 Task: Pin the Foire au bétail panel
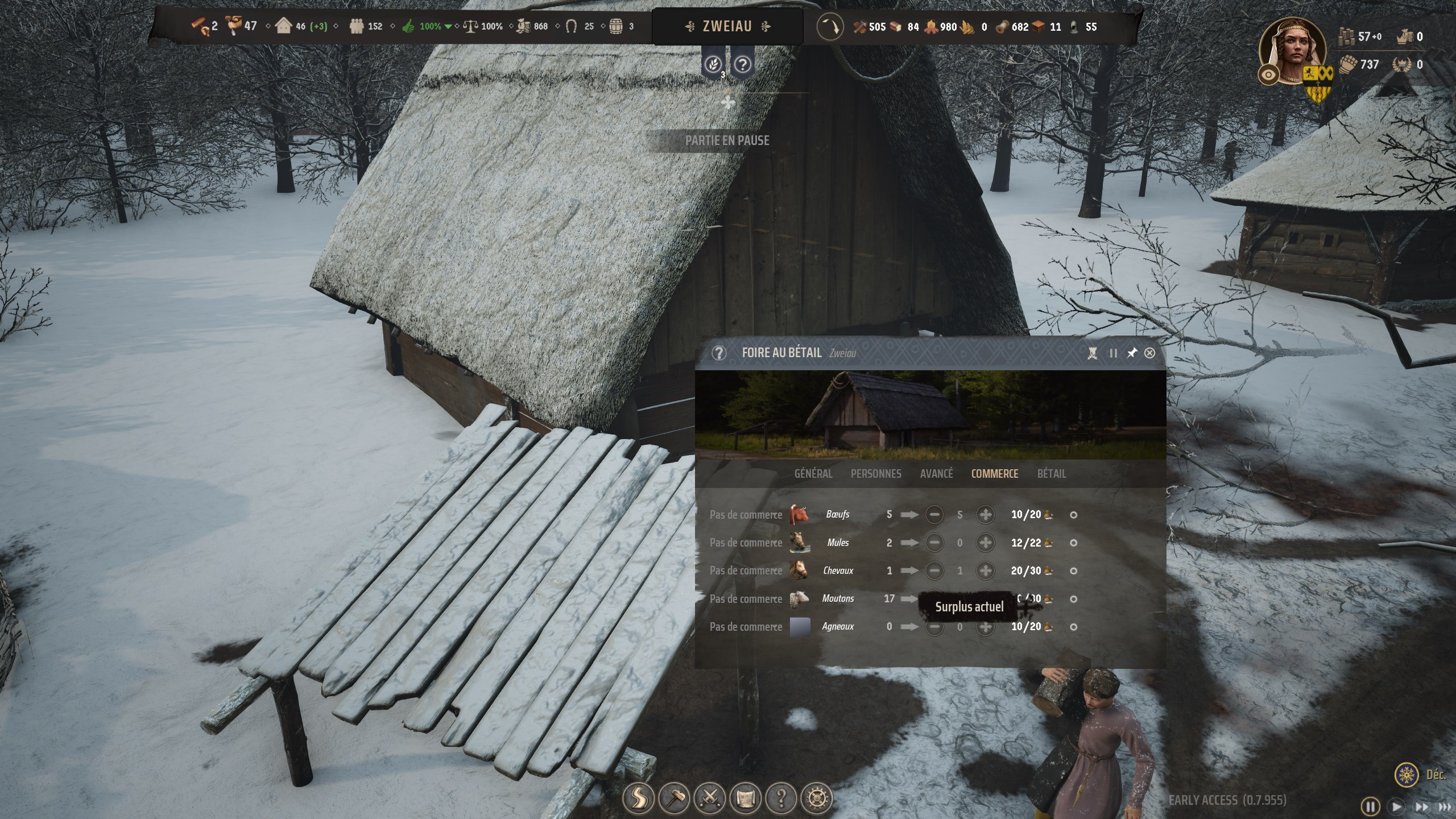click(1132, 353)
